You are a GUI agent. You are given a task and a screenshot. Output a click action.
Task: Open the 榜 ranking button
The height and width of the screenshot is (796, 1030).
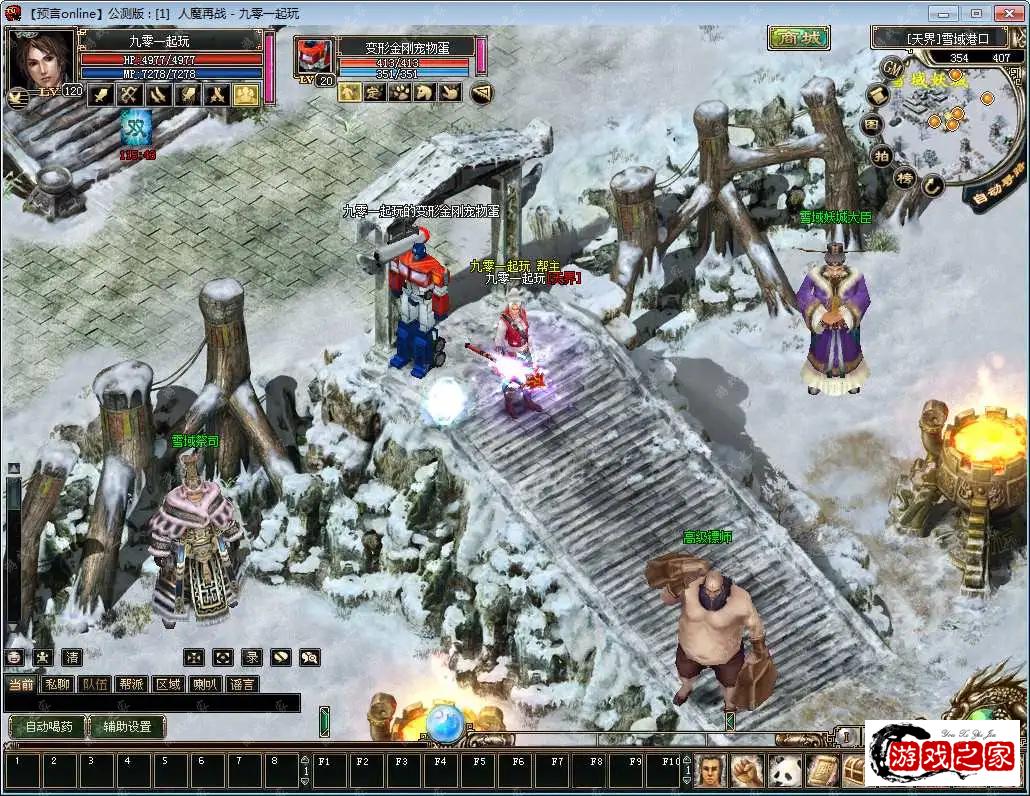point(905,178)
